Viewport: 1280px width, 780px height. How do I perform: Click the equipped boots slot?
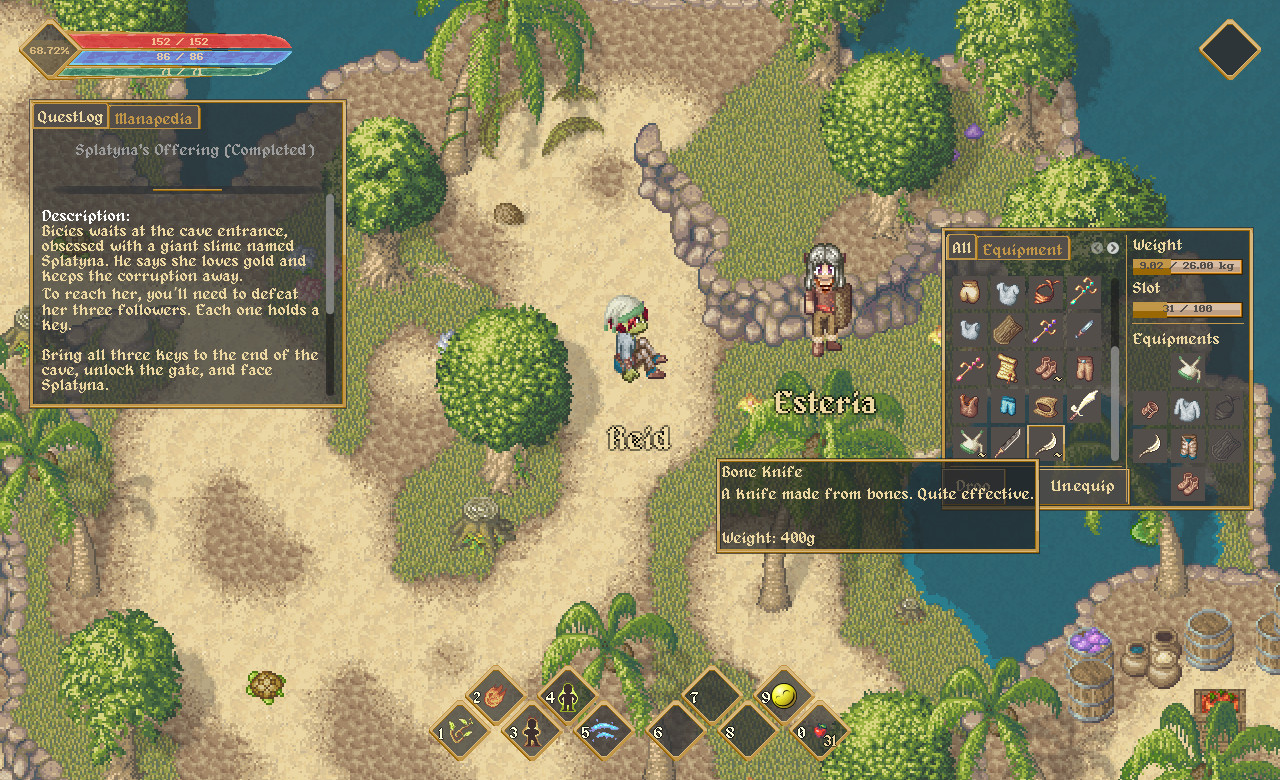(x=1188, y=483)
